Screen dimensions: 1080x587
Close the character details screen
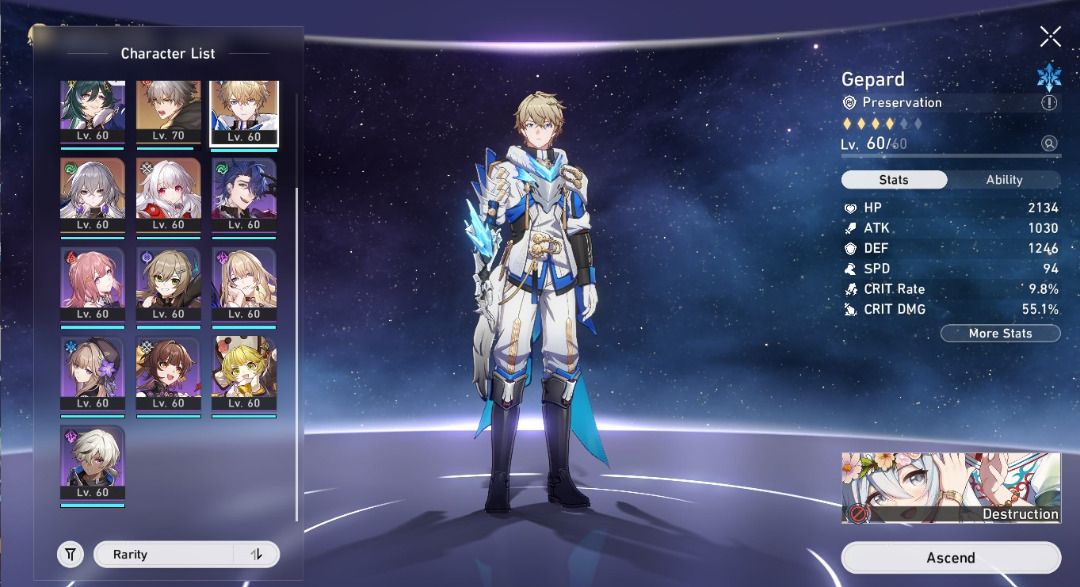[1050, 37]
